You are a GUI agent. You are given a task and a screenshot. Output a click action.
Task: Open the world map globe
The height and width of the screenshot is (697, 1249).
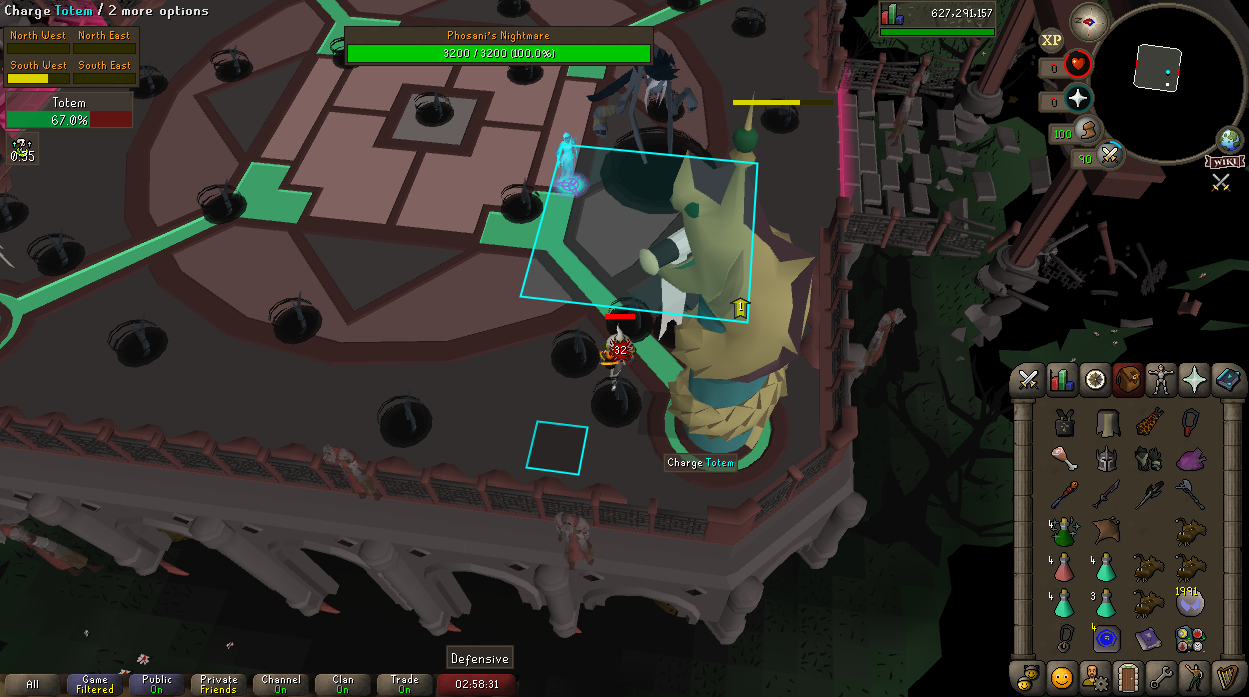[x=1229, y=140]
